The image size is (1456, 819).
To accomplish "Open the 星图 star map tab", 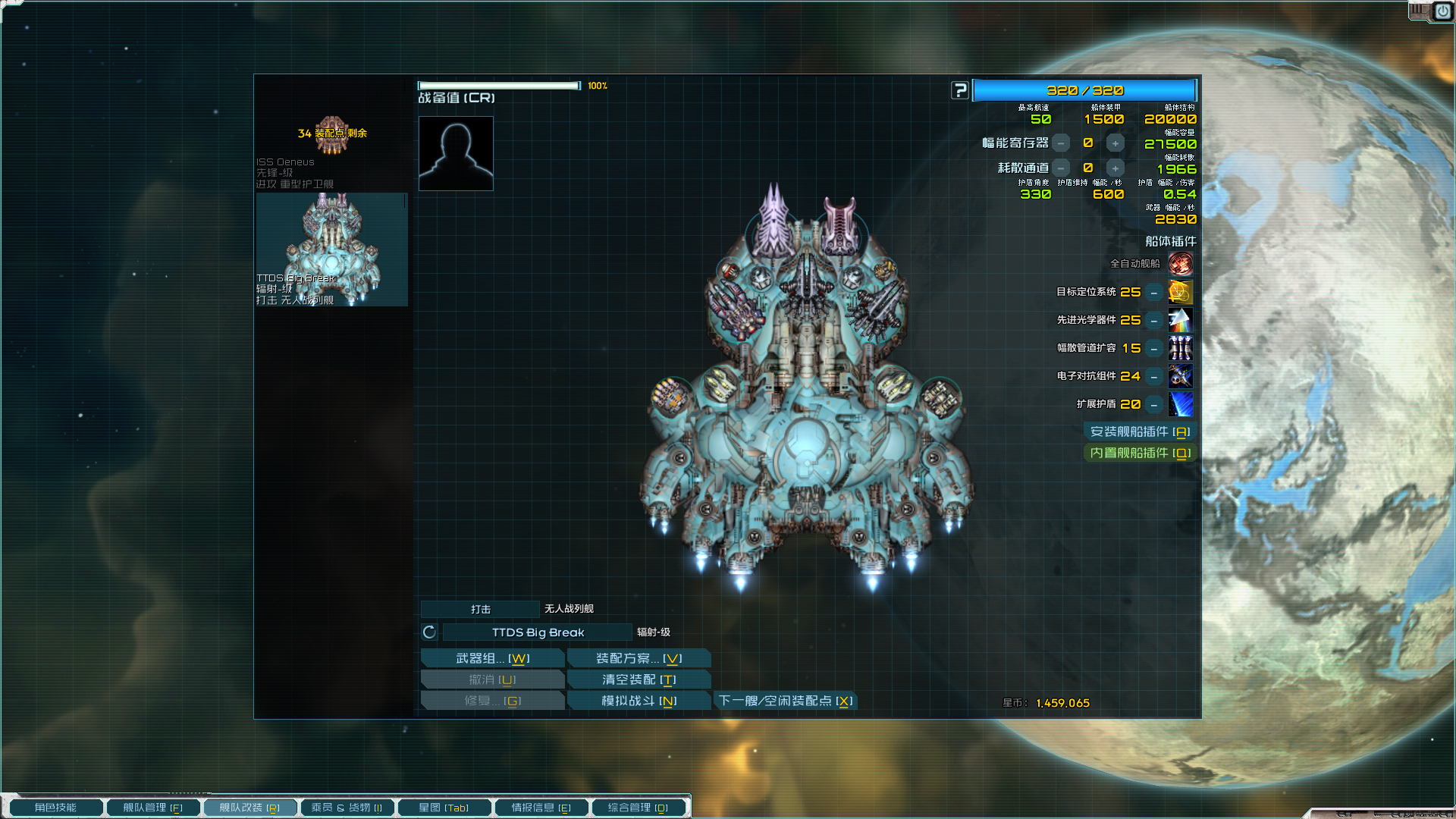I will (444, 808).
